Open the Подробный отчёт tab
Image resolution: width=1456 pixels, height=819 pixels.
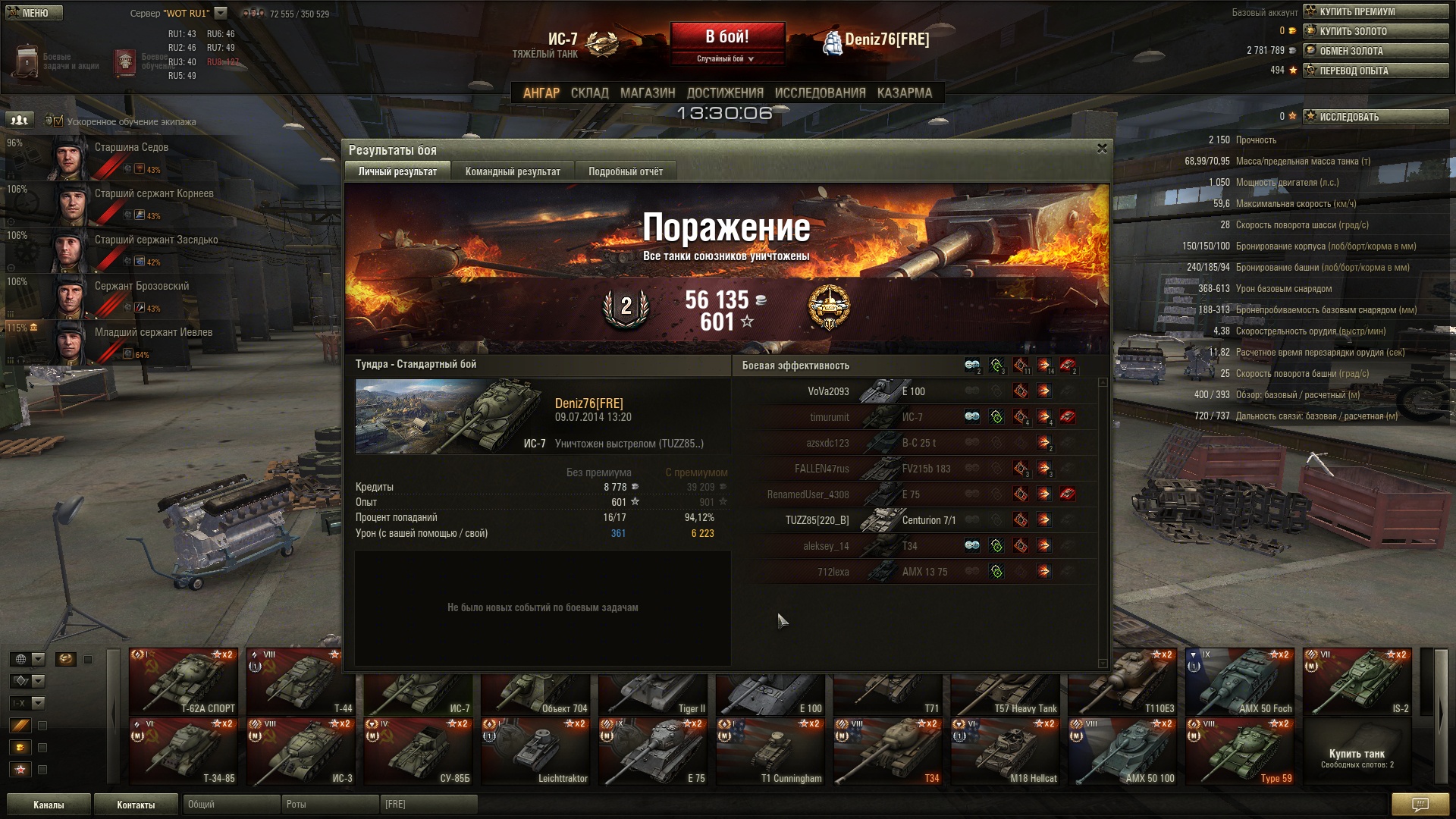[x=626, y=171]
